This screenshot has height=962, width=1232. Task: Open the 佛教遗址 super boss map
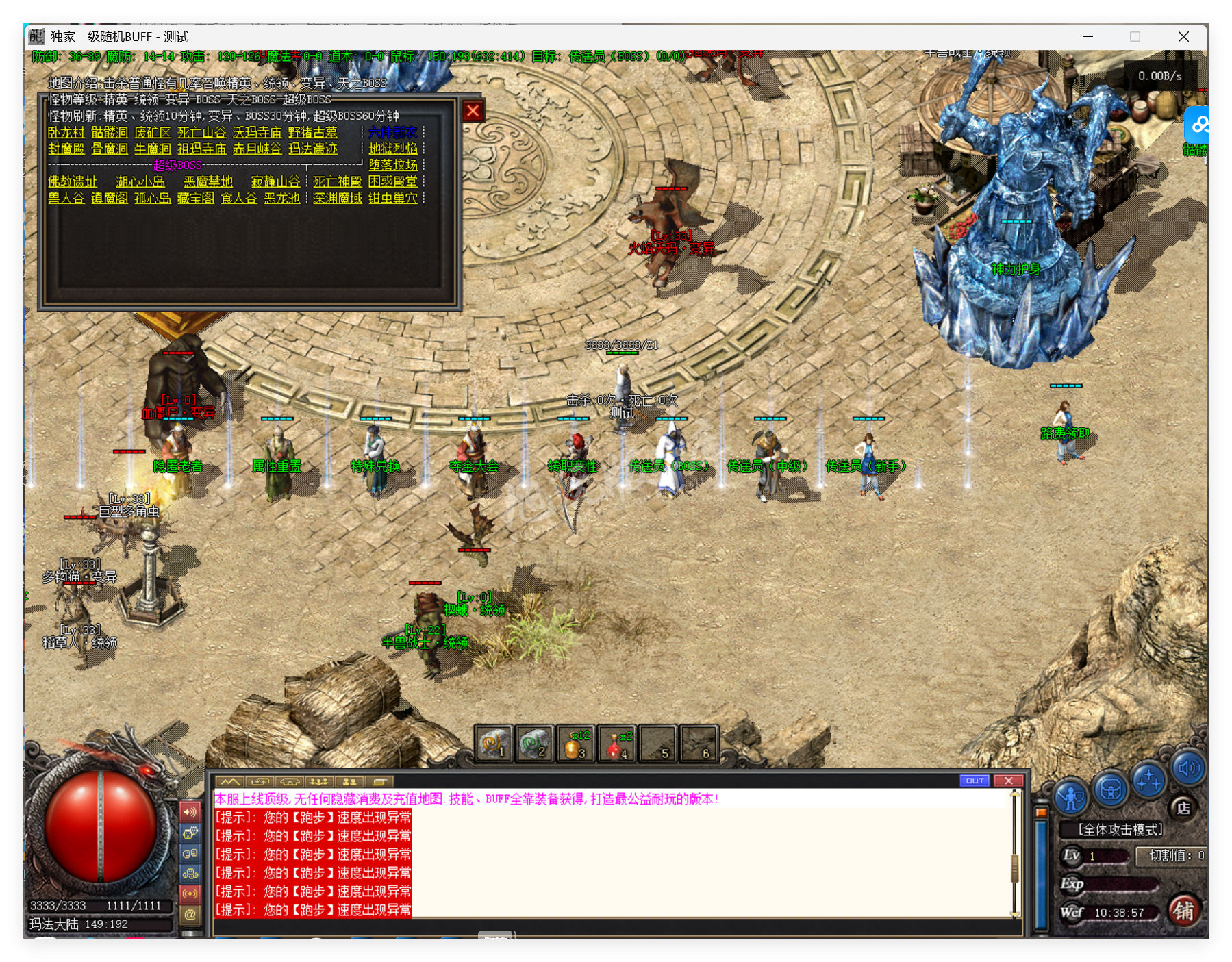point(73,181)
